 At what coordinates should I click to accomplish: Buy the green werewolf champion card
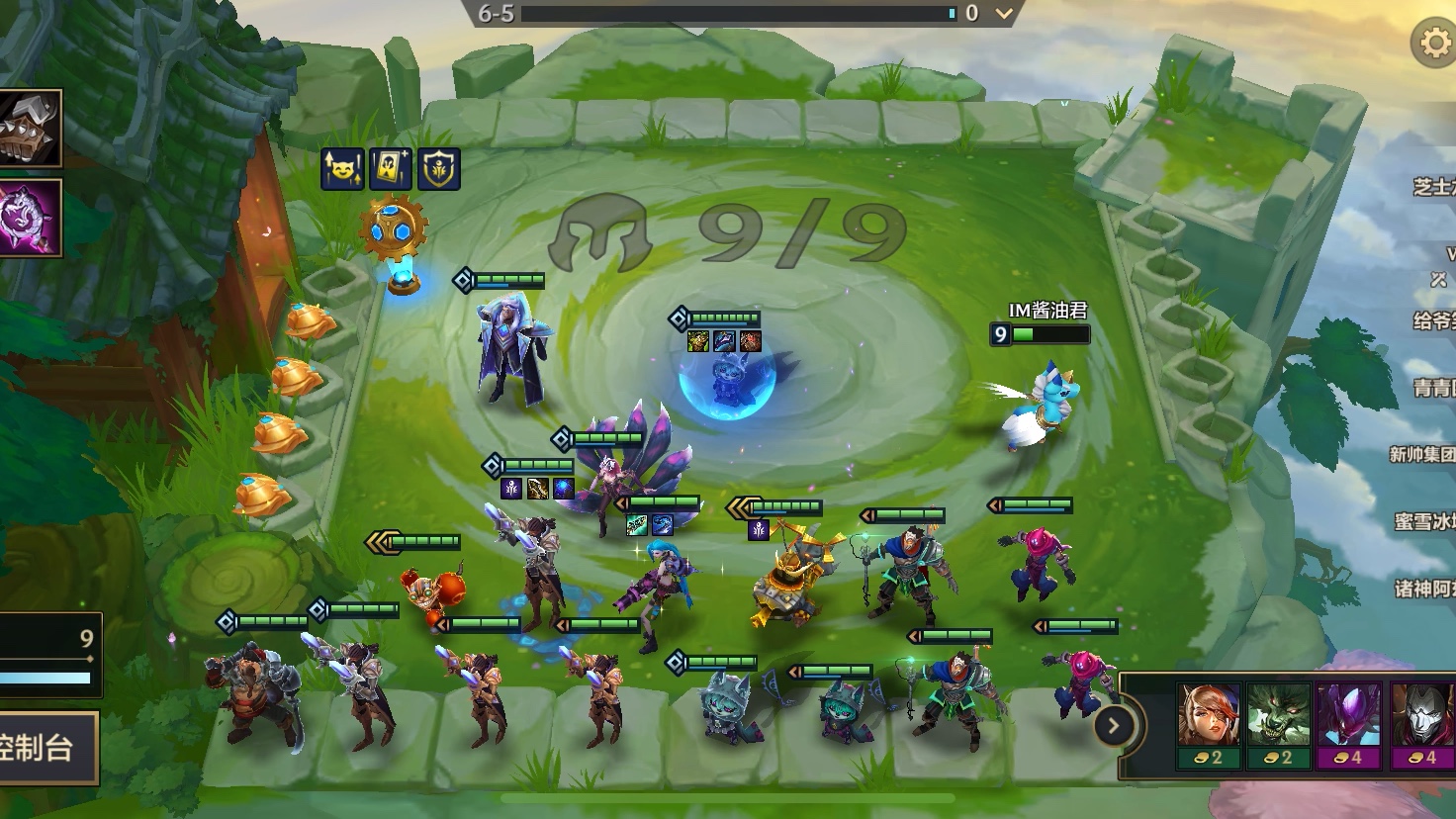pyautogui.click(x=1278, y=724)
